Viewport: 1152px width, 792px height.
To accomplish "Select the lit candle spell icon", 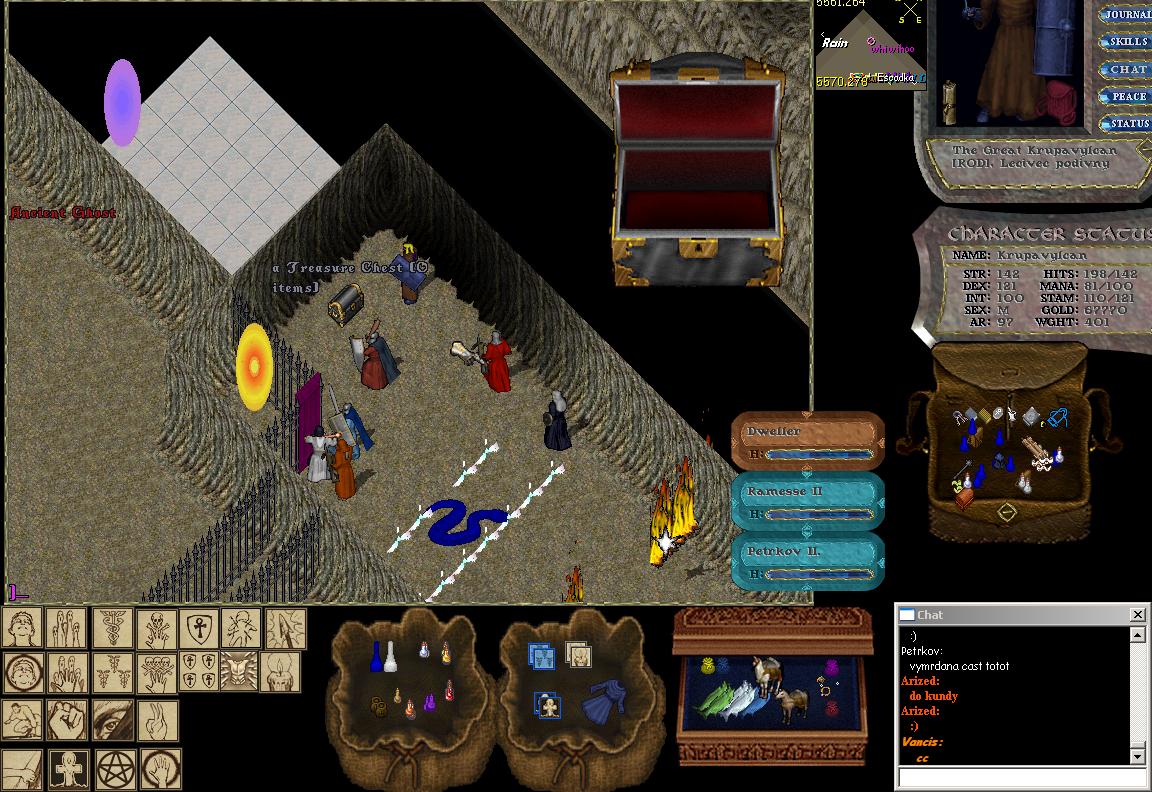I will click(x=280, y=673).
